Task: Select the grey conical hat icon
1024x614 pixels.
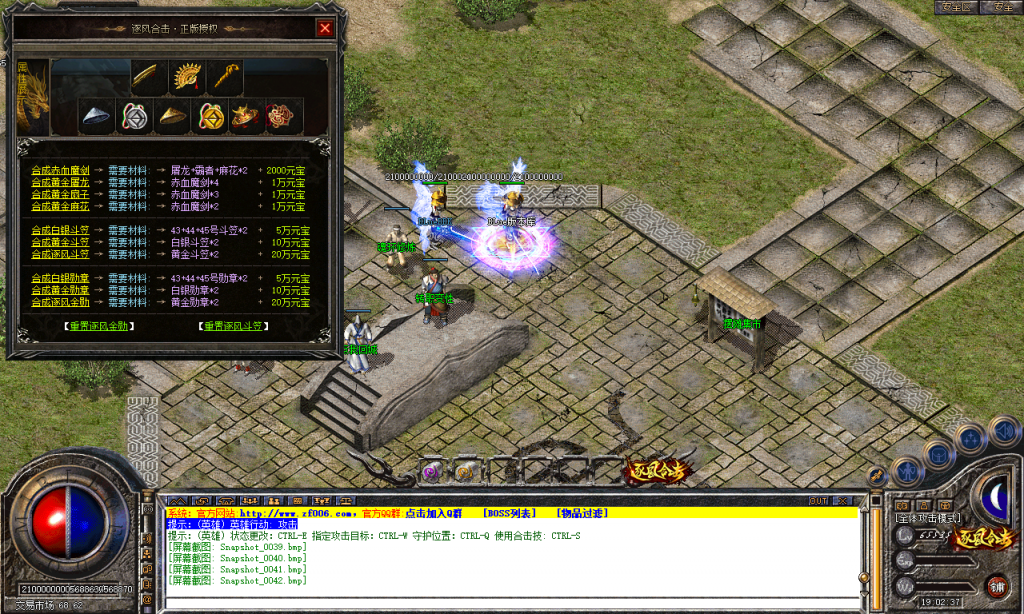Action: tap(96, 116)
